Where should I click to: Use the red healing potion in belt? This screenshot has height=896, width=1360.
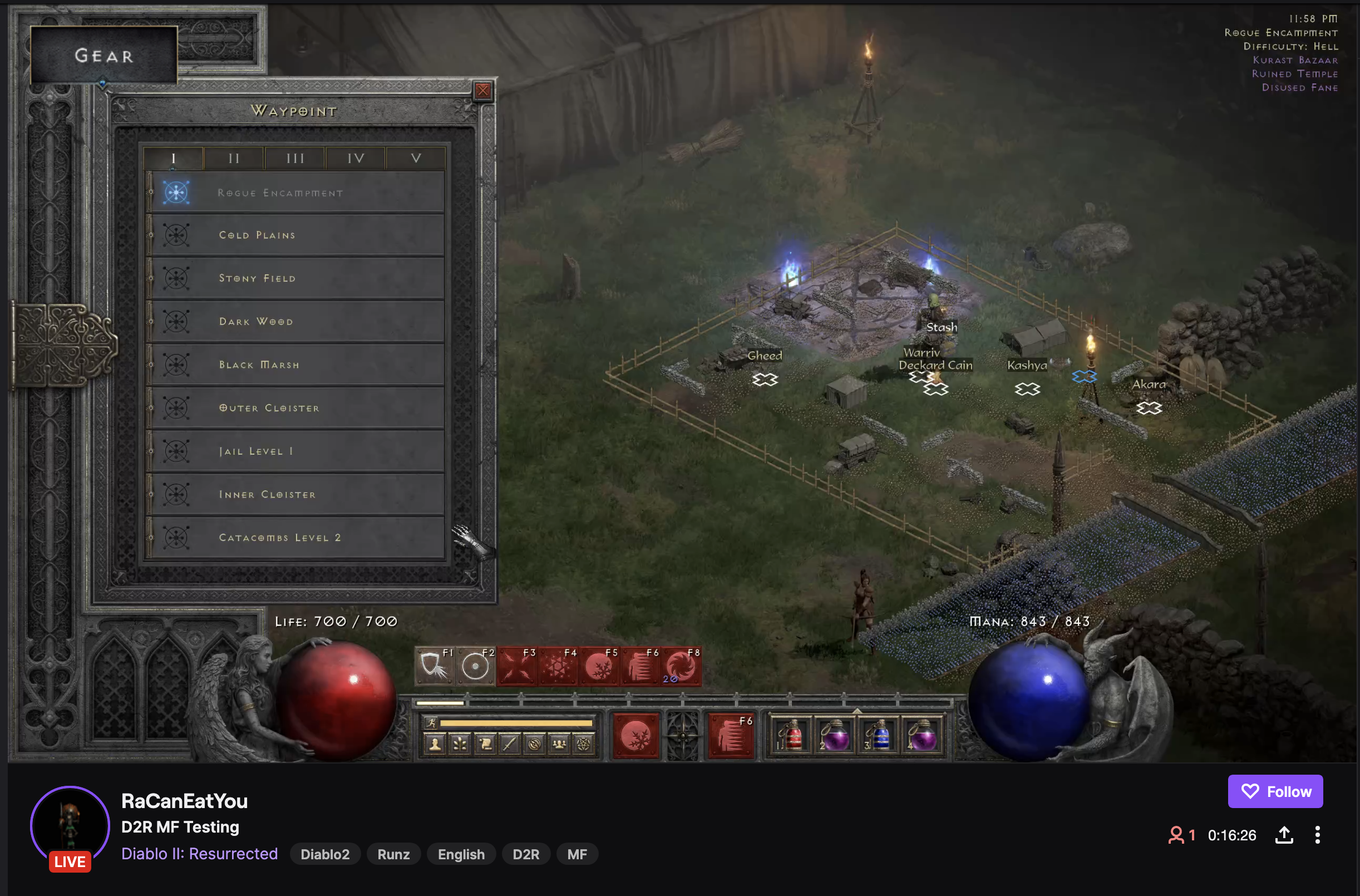click(791, 735)
